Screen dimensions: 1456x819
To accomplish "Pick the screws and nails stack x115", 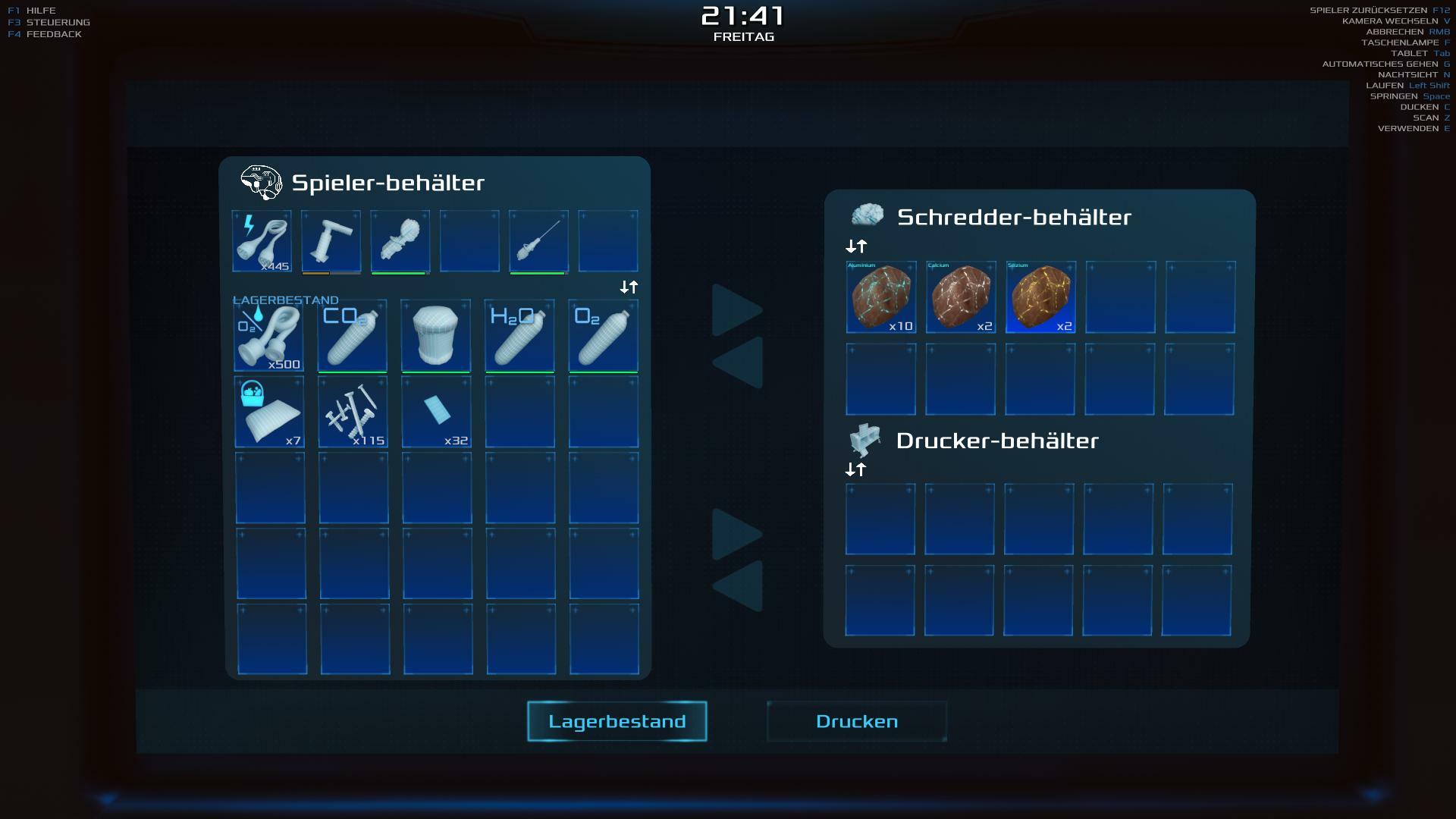I will point(353,412).
